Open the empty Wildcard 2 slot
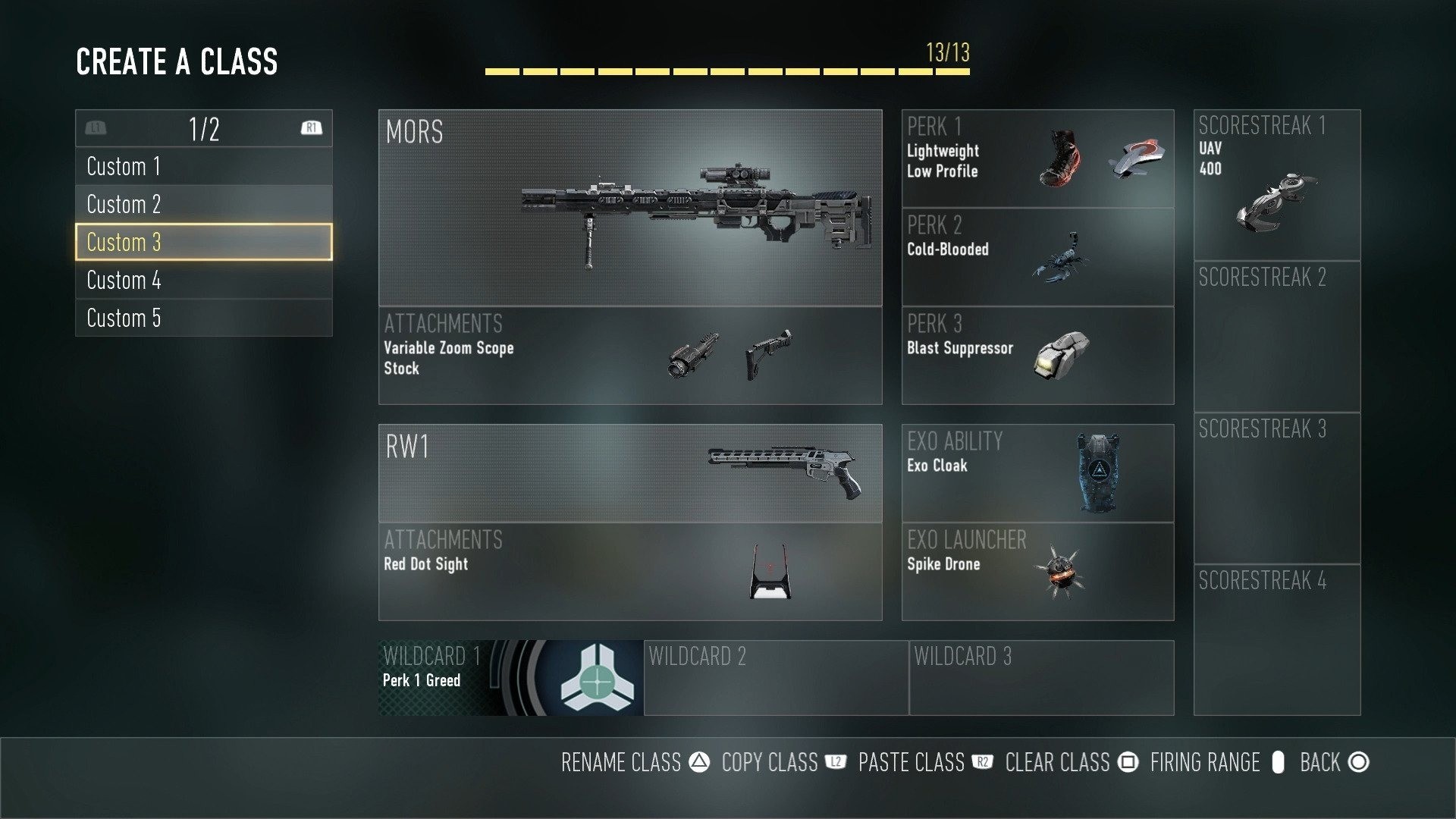Viewport: 1456px width, 819px height. pos(775,677)
